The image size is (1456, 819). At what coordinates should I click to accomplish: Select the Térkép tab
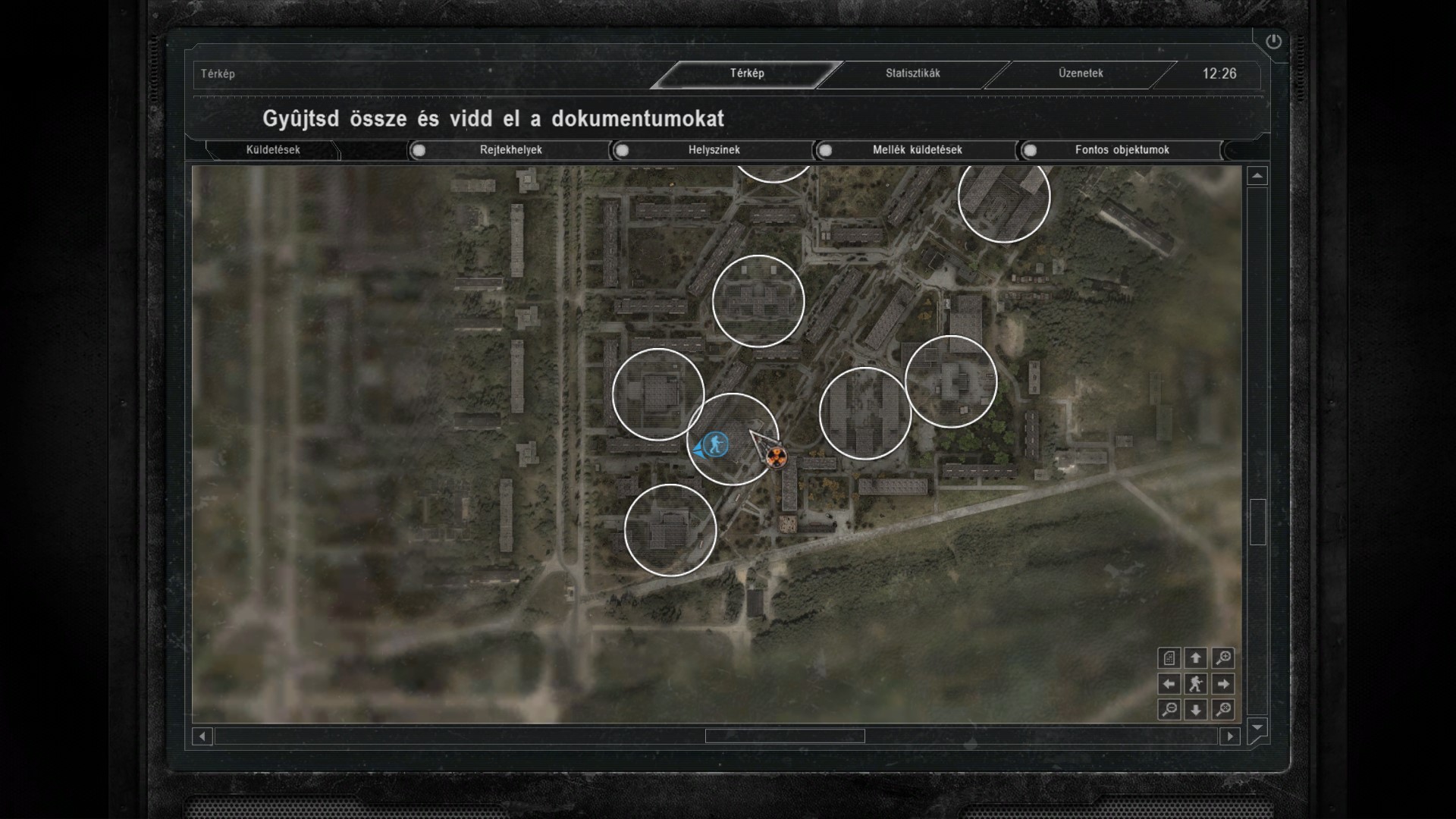747,74
